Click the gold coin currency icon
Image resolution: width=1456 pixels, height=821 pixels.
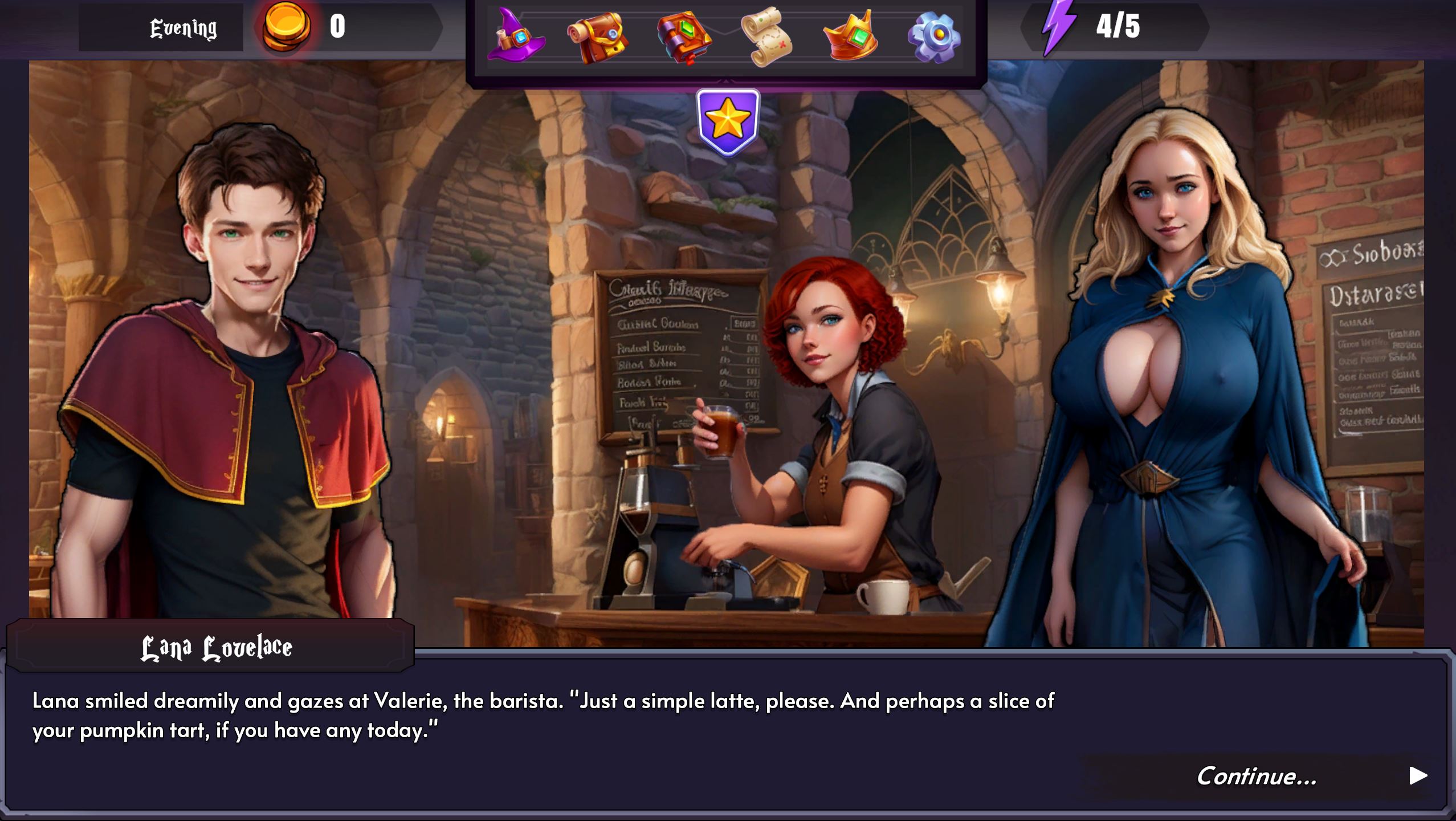click(286, 26)
